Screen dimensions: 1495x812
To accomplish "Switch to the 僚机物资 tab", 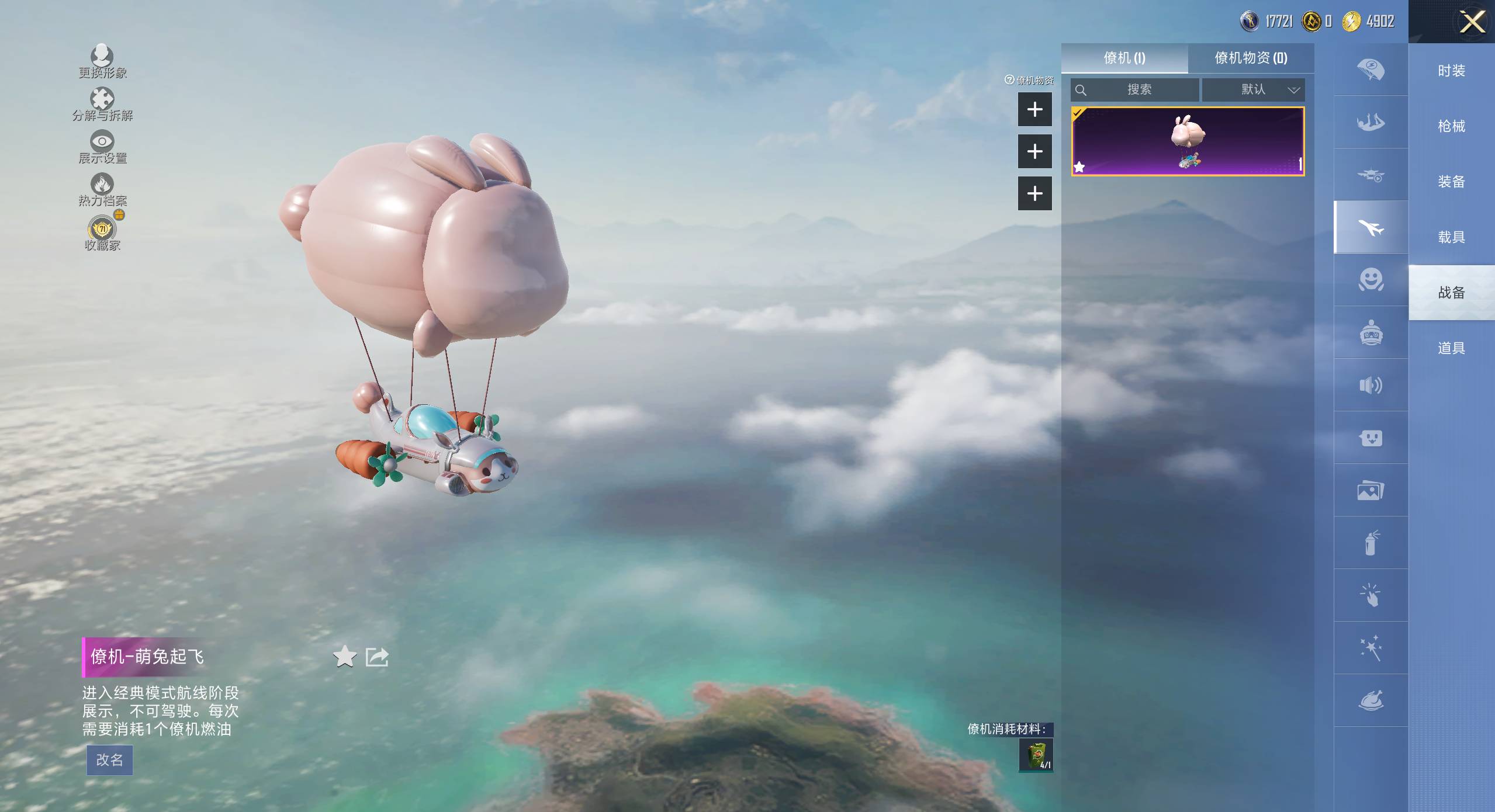I will [1251, 58].
